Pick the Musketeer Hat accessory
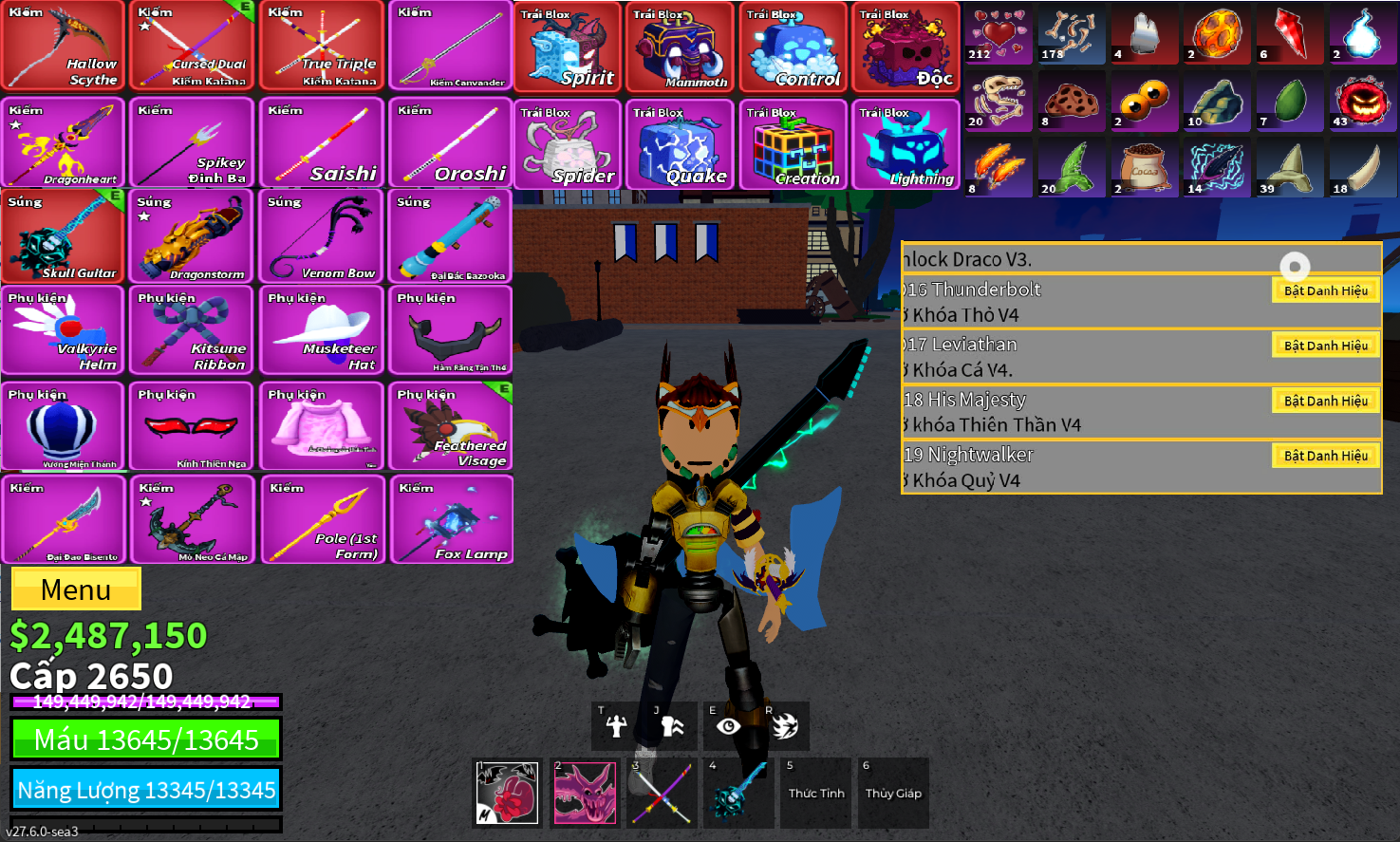This screenshot has width=1400, height=842. coord(323,331)
